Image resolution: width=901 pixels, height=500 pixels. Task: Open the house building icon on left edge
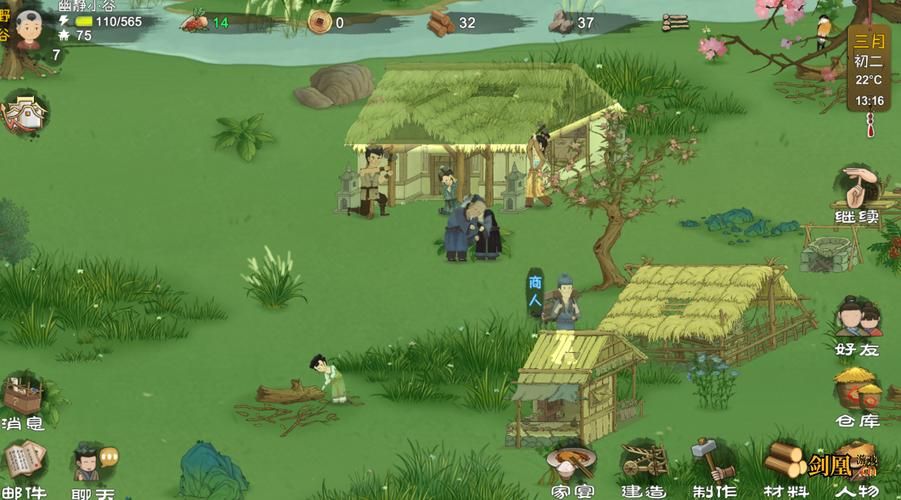(24, 112)
